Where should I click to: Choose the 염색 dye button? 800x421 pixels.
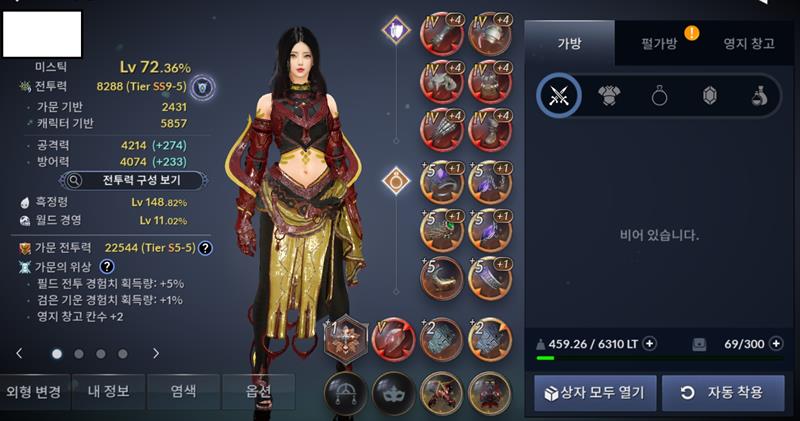tap(184, 391)
